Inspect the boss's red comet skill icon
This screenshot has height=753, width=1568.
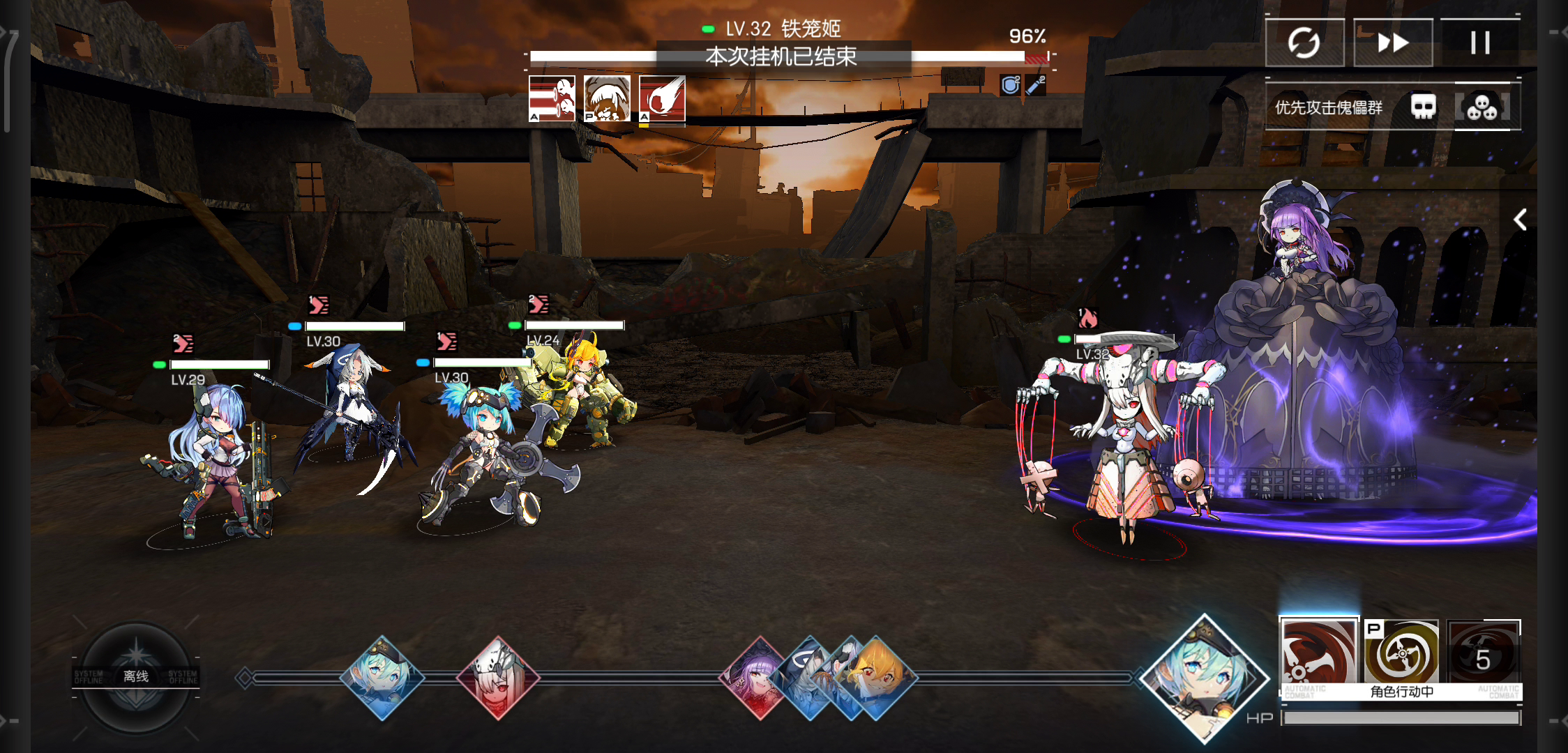click(x=662, y=98)
